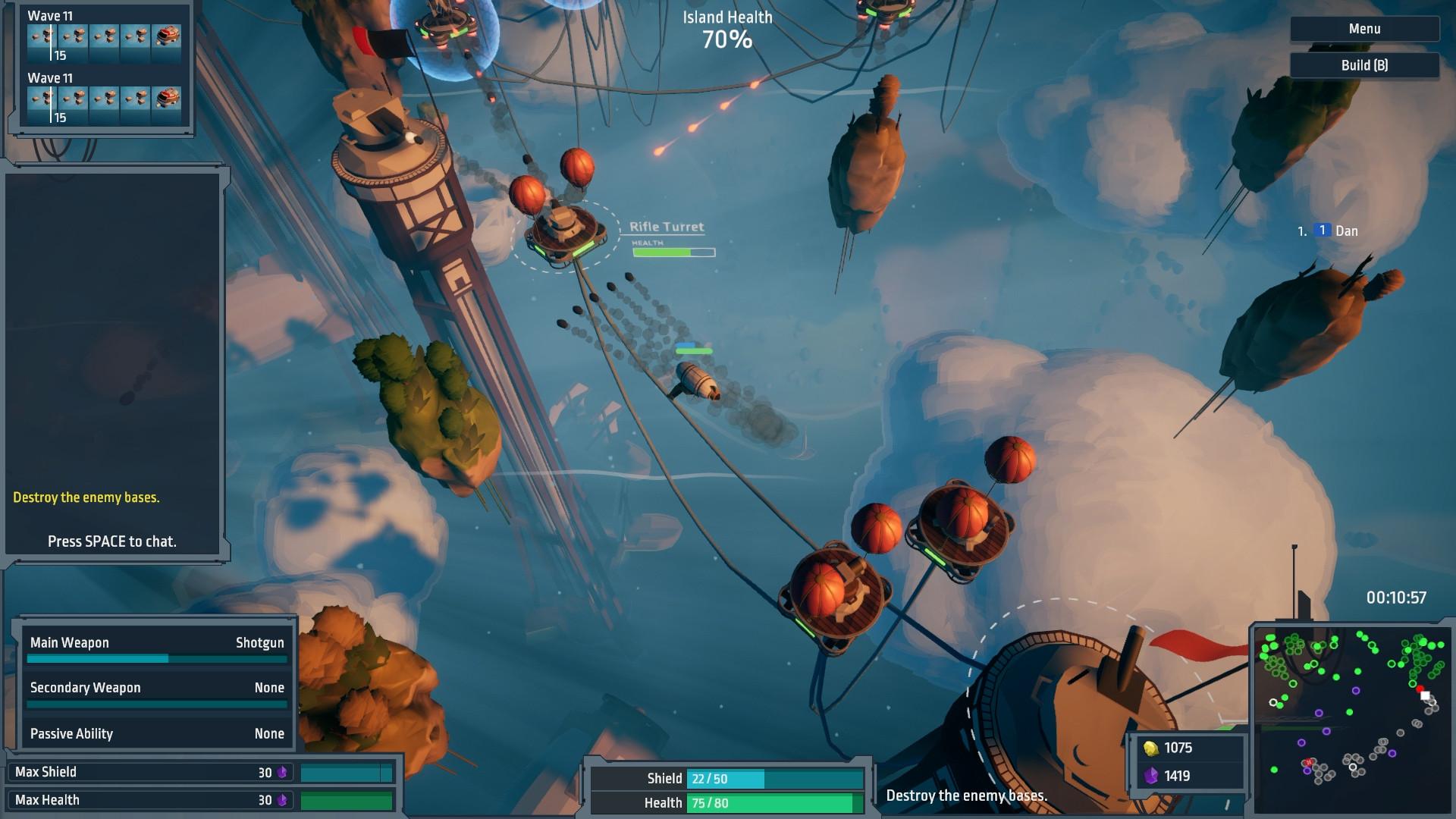This screenshot has width=1456, height=819.
Task: Click the gem icon beside Max Health
Action: pyautogui.click(x=283, y=799)
